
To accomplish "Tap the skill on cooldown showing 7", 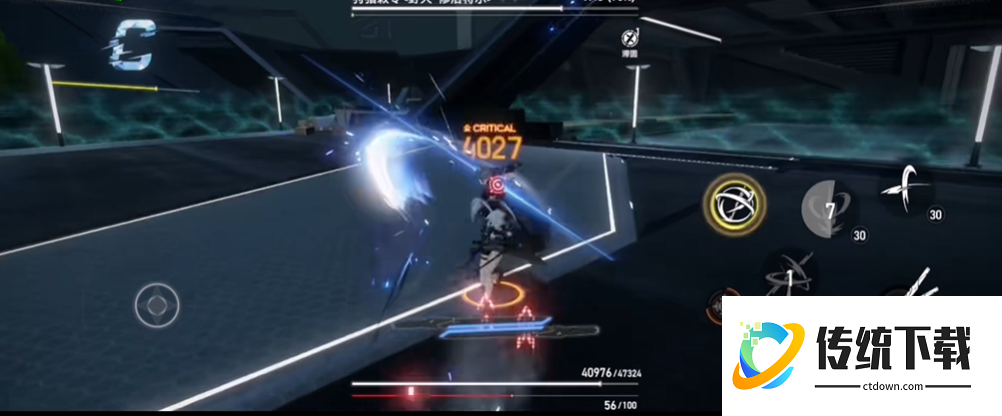I will (826, 209).
